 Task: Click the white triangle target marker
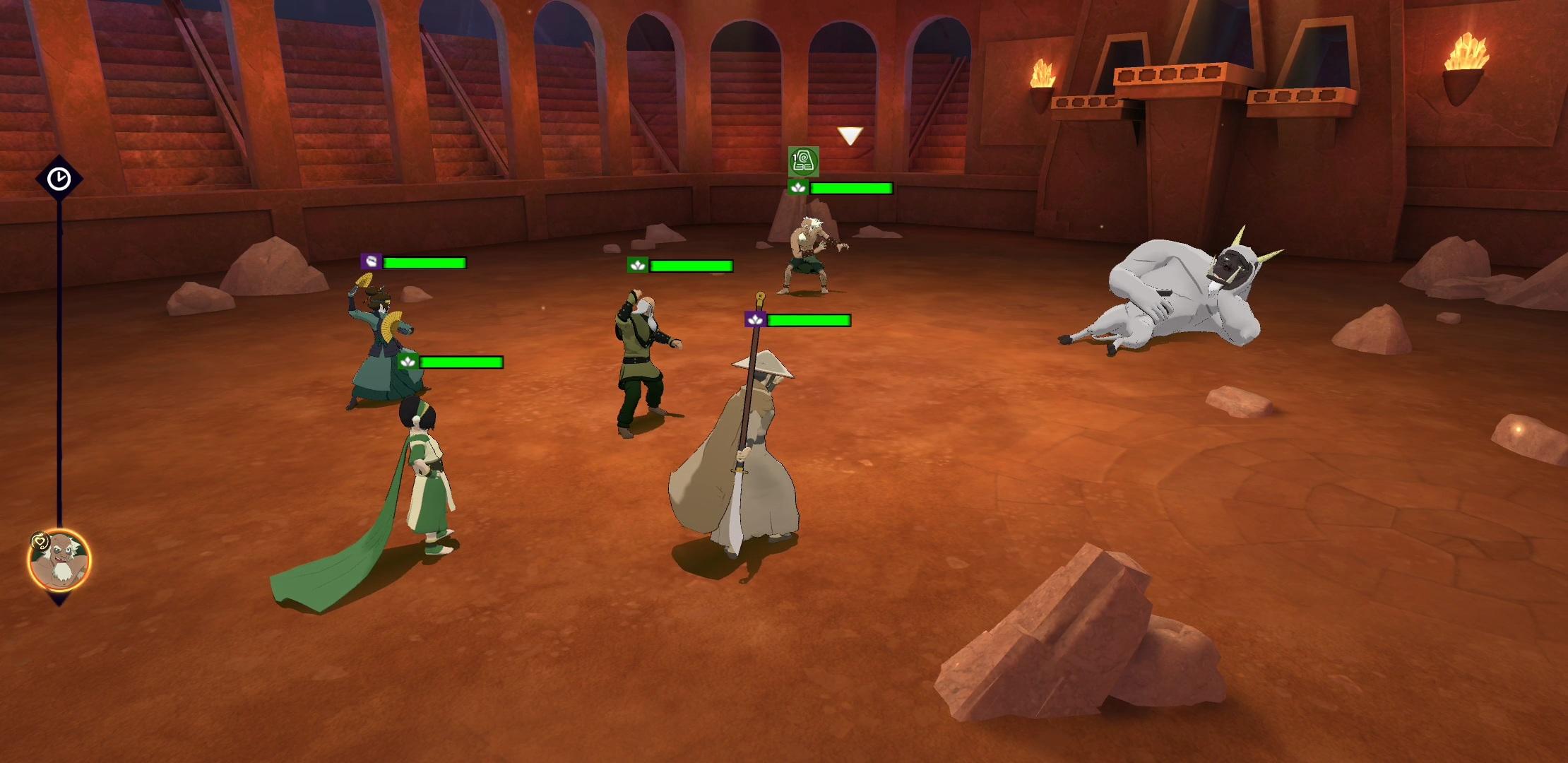[x=850, y=136]
